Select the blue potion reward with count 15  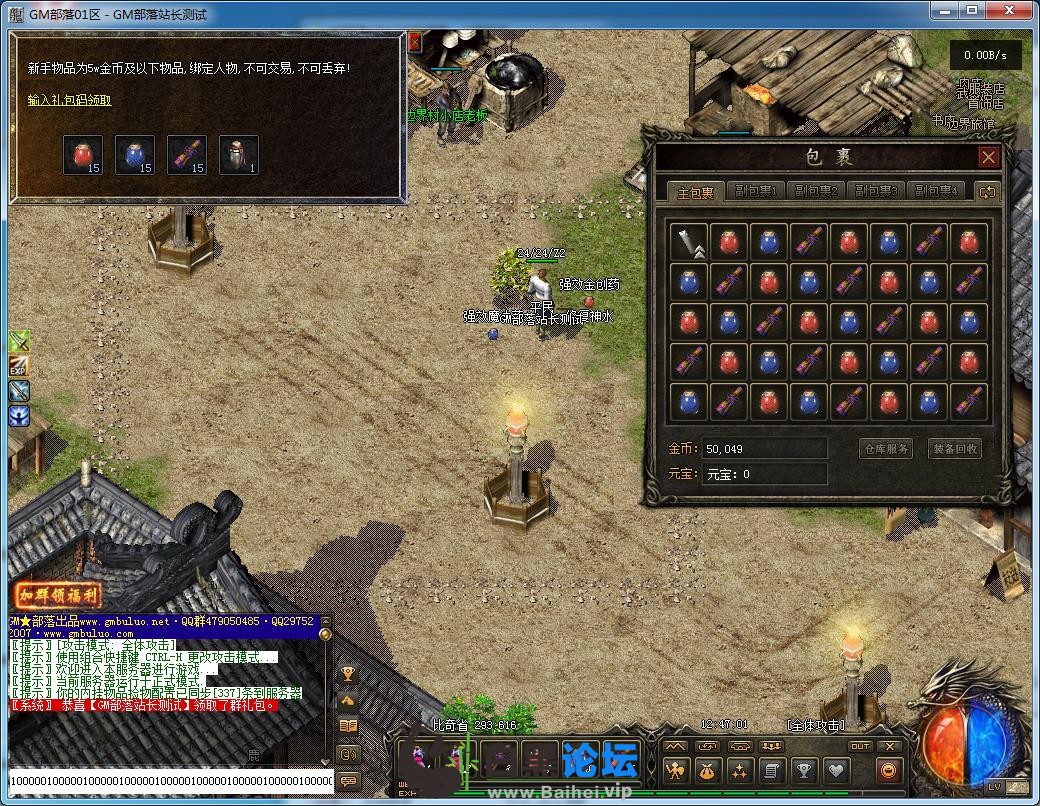click(135, 155)
